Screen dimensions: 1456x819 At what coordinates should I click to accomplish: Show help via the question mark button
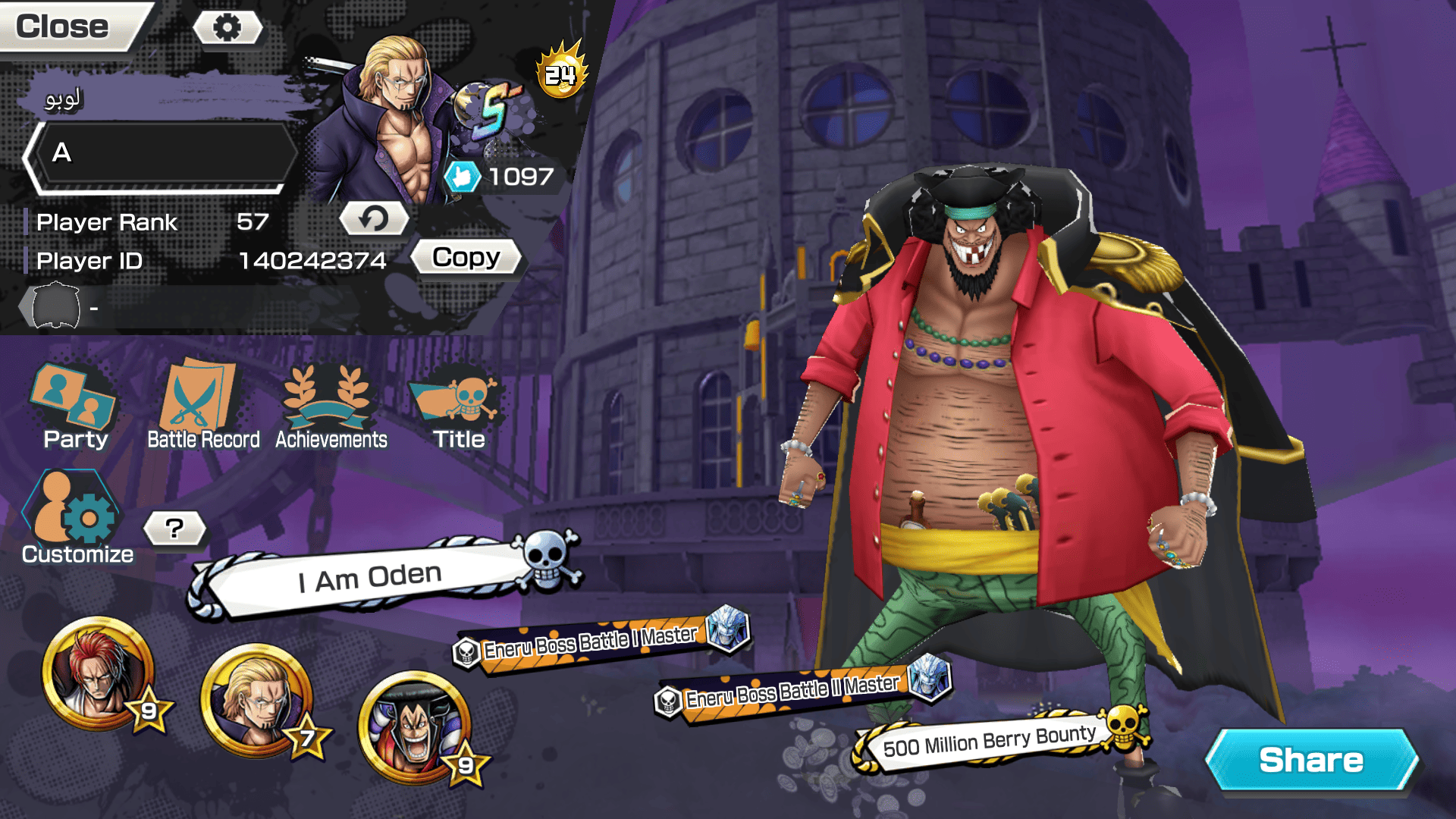[174, 528]
